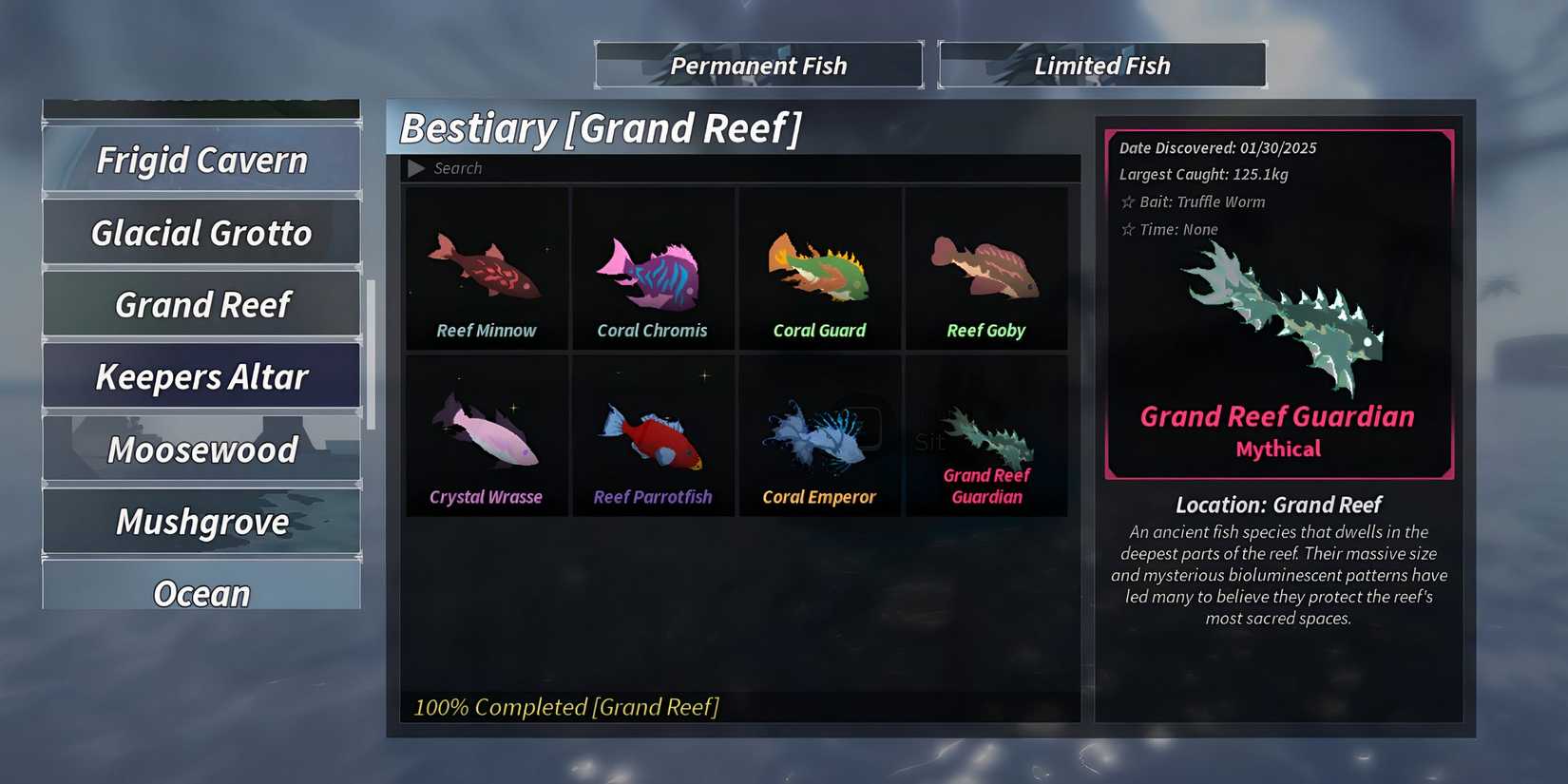Switch to the Limited Fish tab
This screenshot has height=784, width=1568.
(x=1101, y=65)
